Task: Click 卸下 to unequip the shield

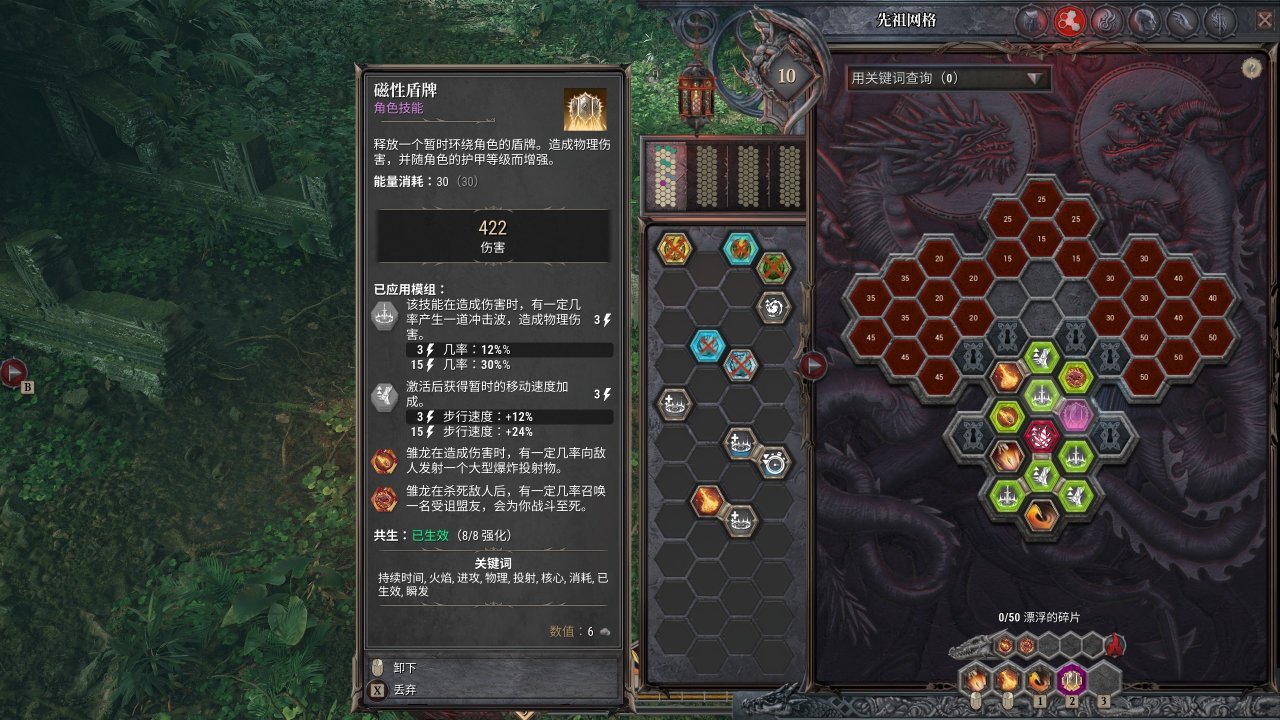Action: tap(405, 667)
